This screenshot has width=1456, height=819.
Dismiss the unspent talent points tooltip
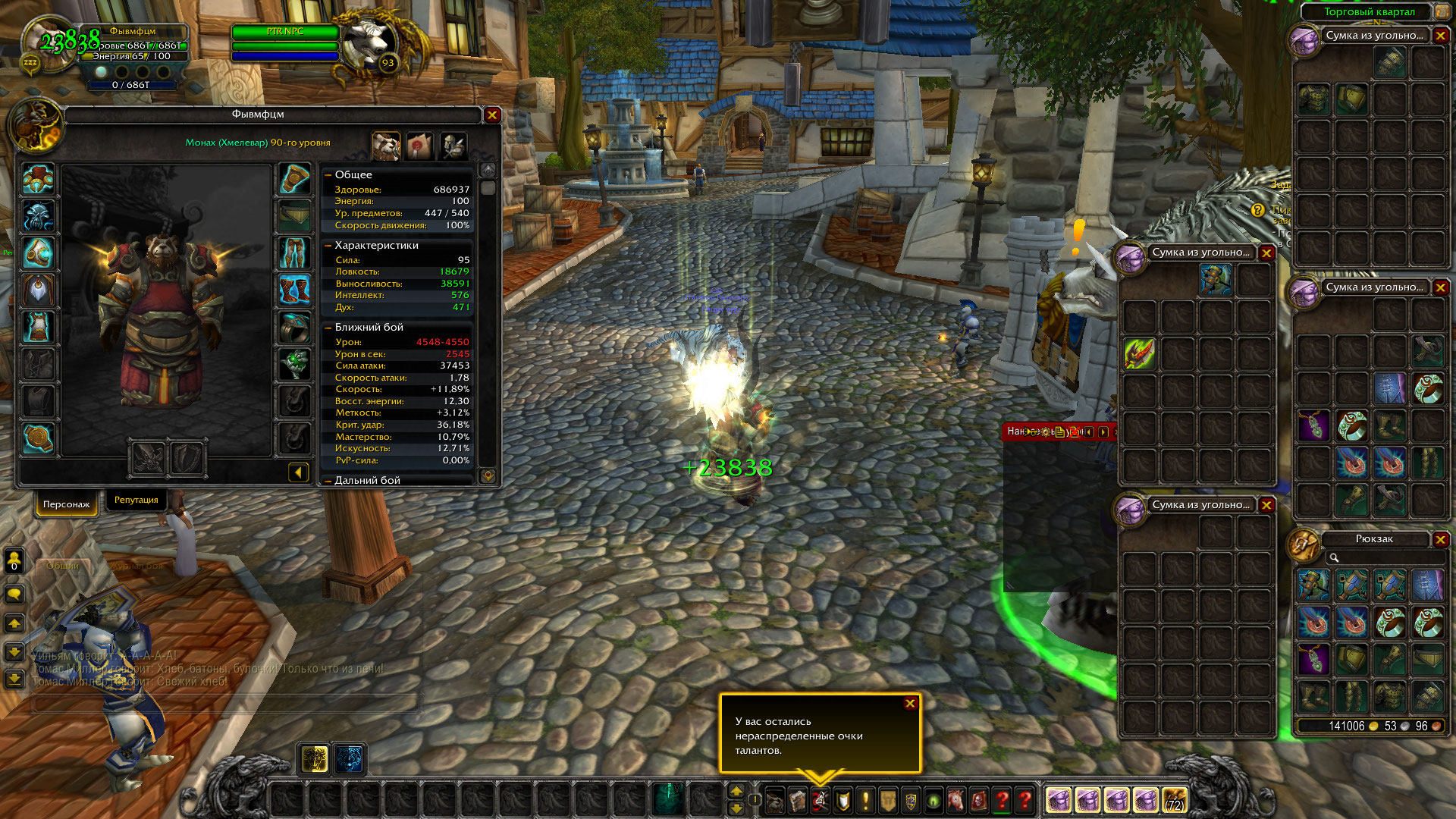coord(910,704)
